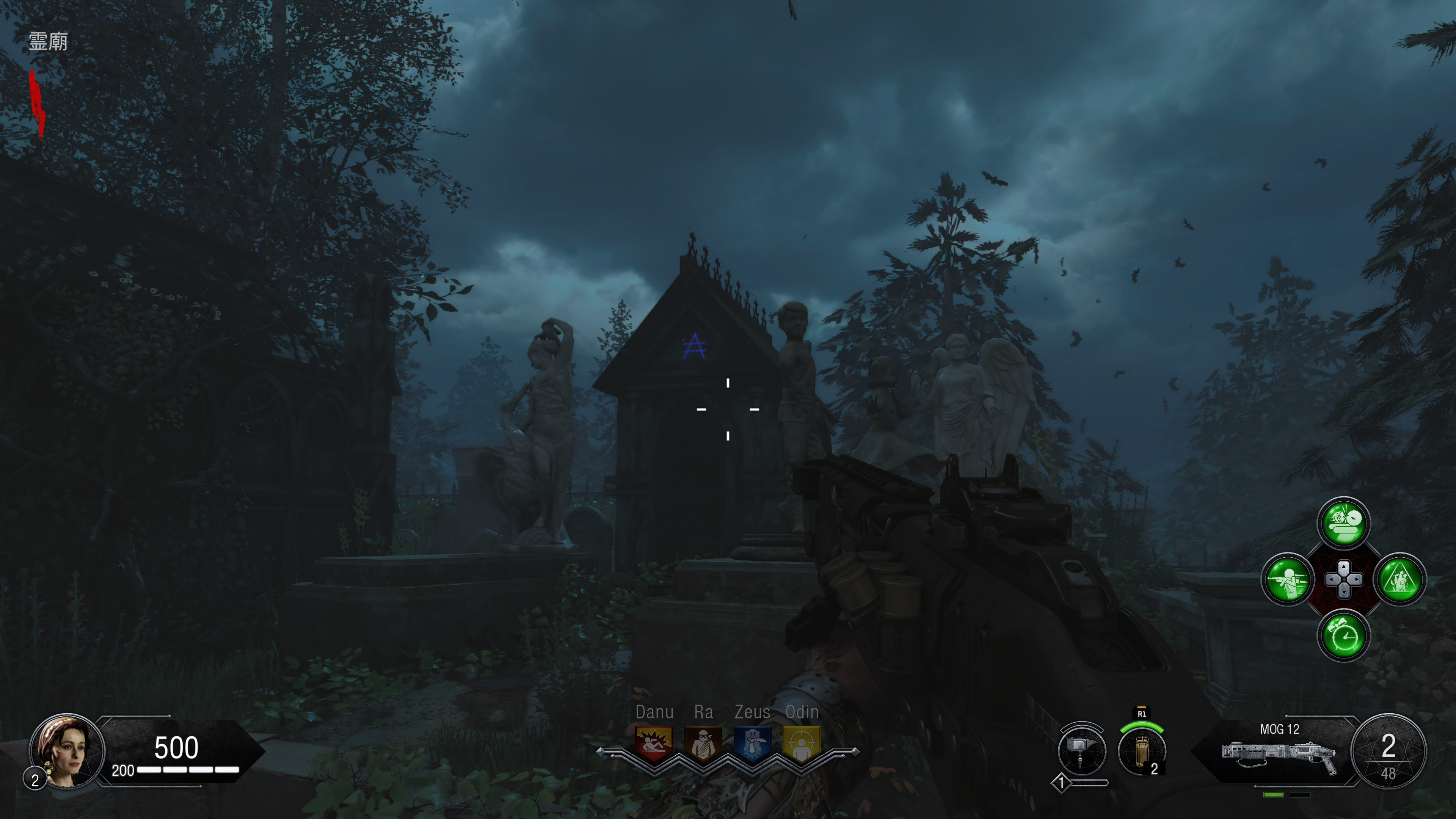Screen dimensions: 1456x819
Task: Activate the right elixir with triangle hand icon
Action: tap(1400, 579)
